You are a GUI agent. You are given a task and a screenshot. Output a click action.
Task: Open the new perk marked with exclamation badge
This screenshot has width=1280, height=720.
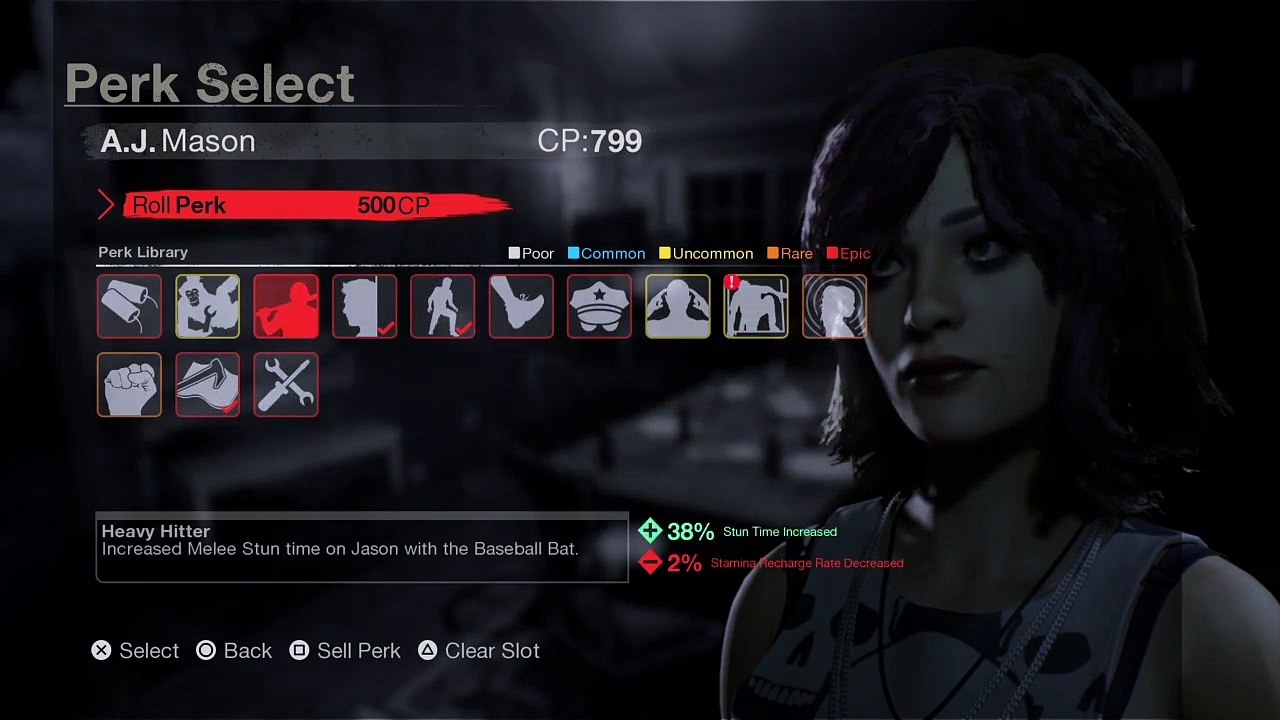tap(756, 306)
